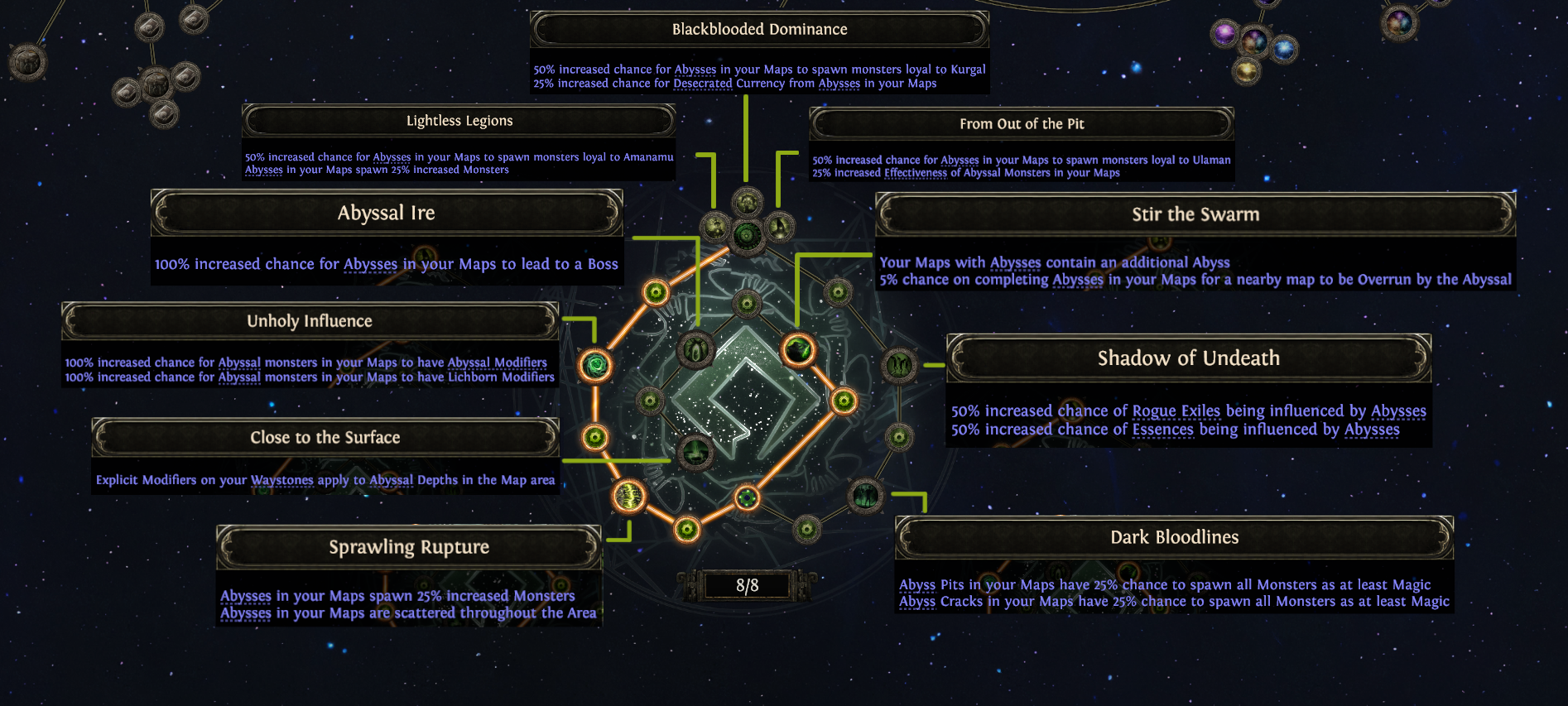Select the Blackblooded Dominance passive node

pos(747,201)
